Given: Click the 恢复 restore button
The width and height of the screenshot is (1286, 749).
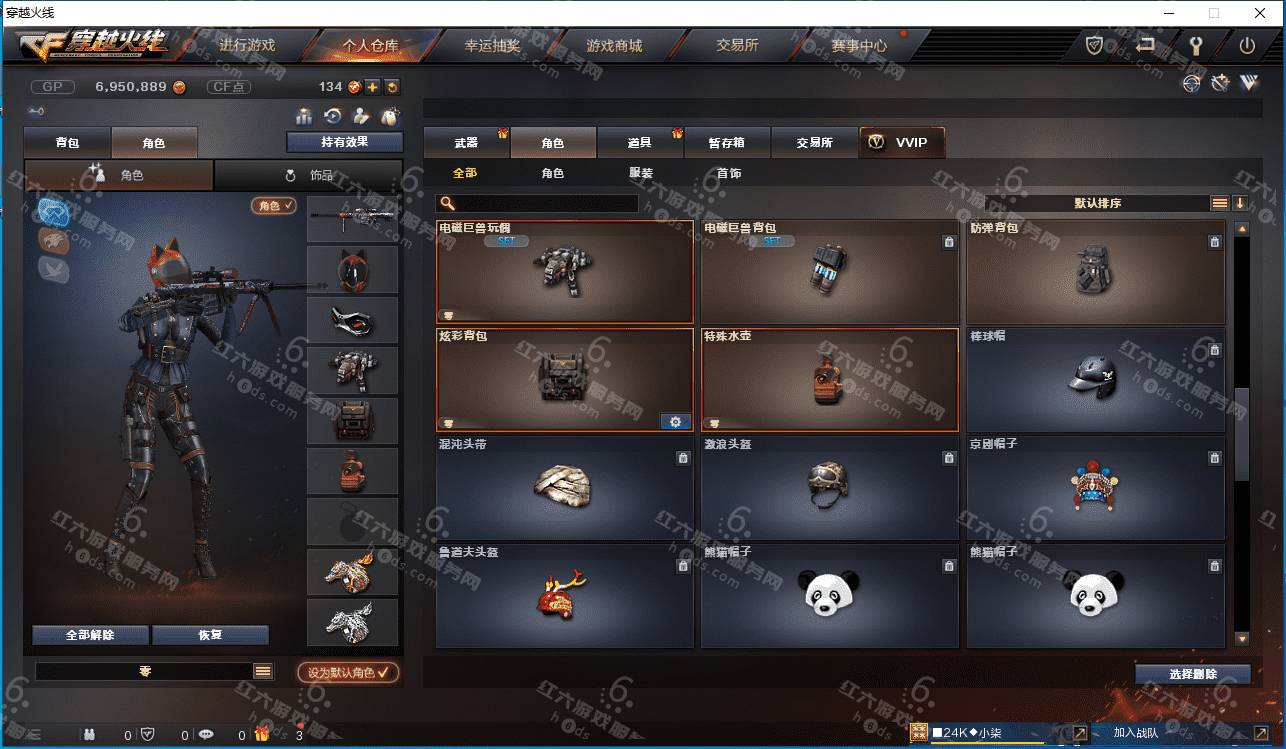Looking at the screenshot, I should point(210,635).
